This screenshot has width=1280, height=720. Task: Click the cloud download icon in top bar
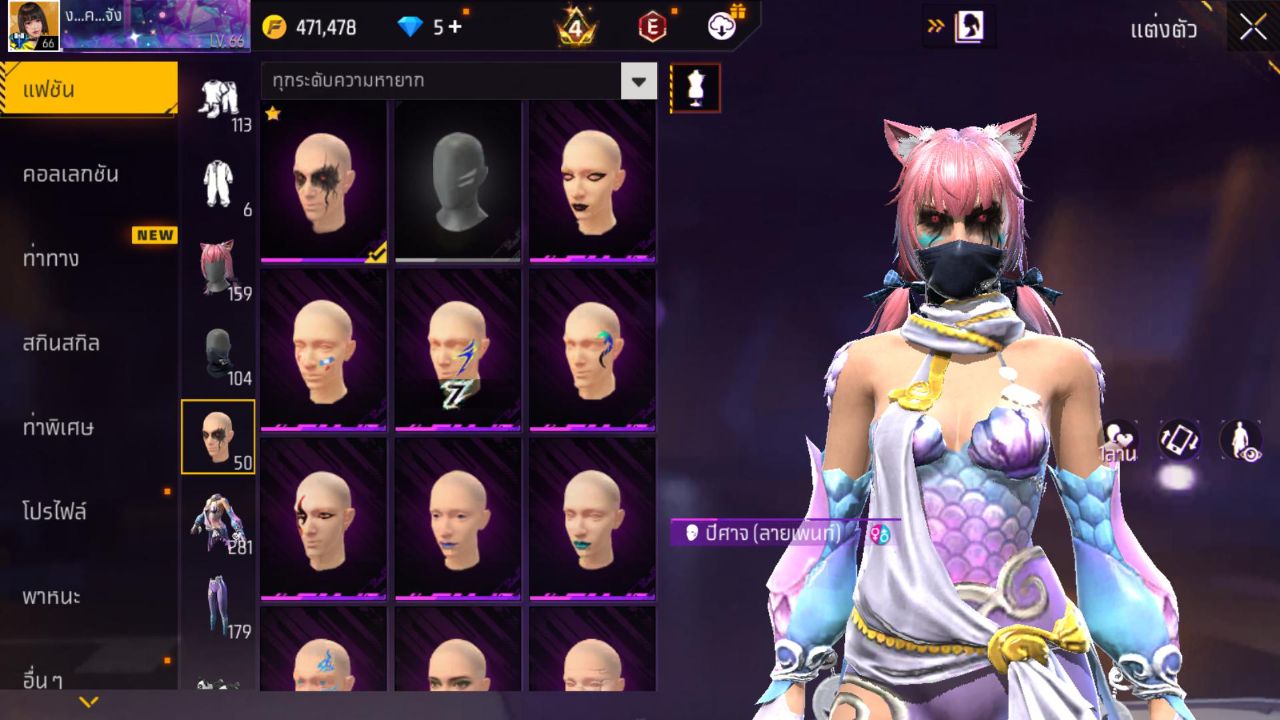[x=720, y=28]
